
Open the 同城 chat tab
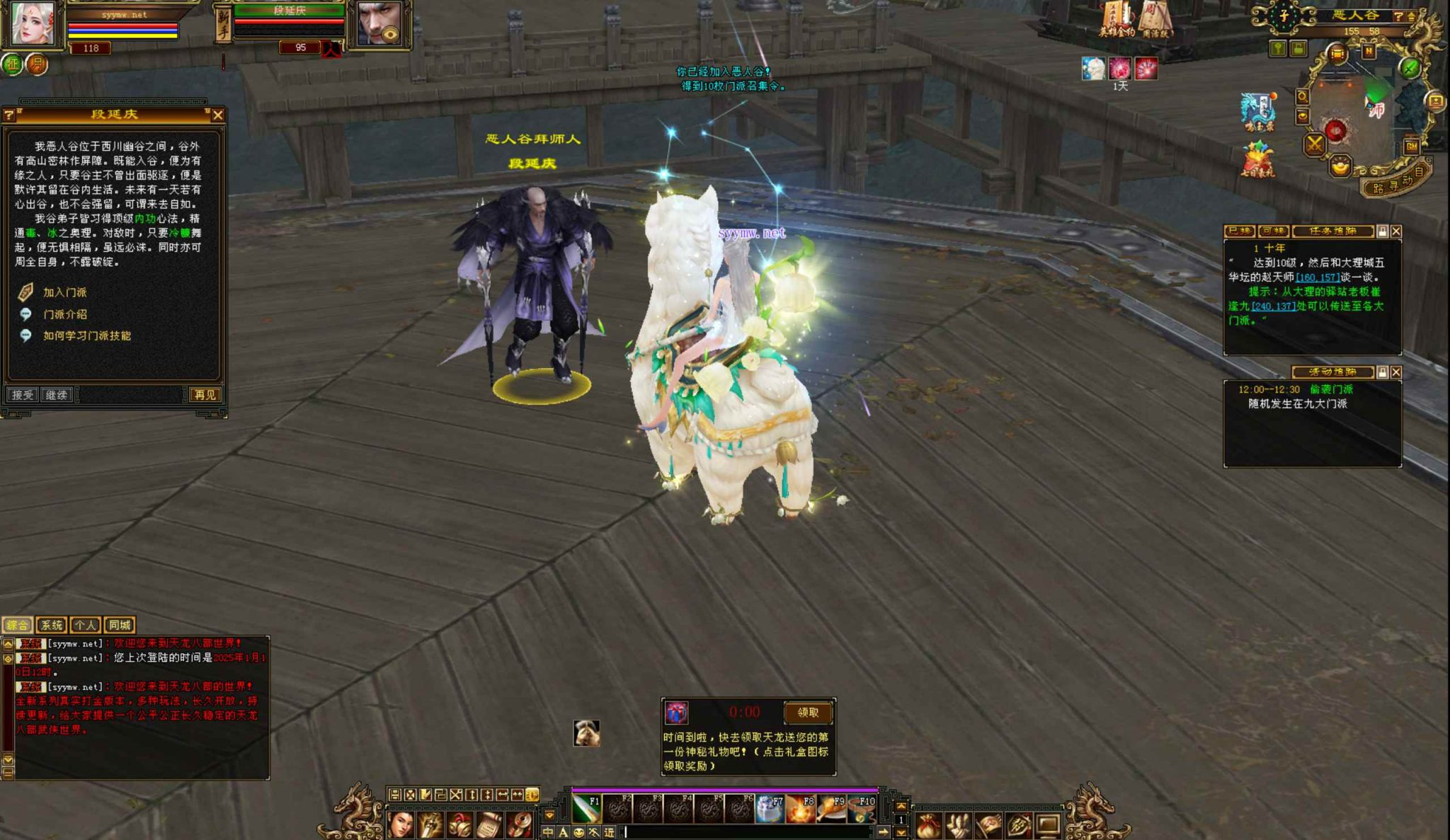coord(119,625)
